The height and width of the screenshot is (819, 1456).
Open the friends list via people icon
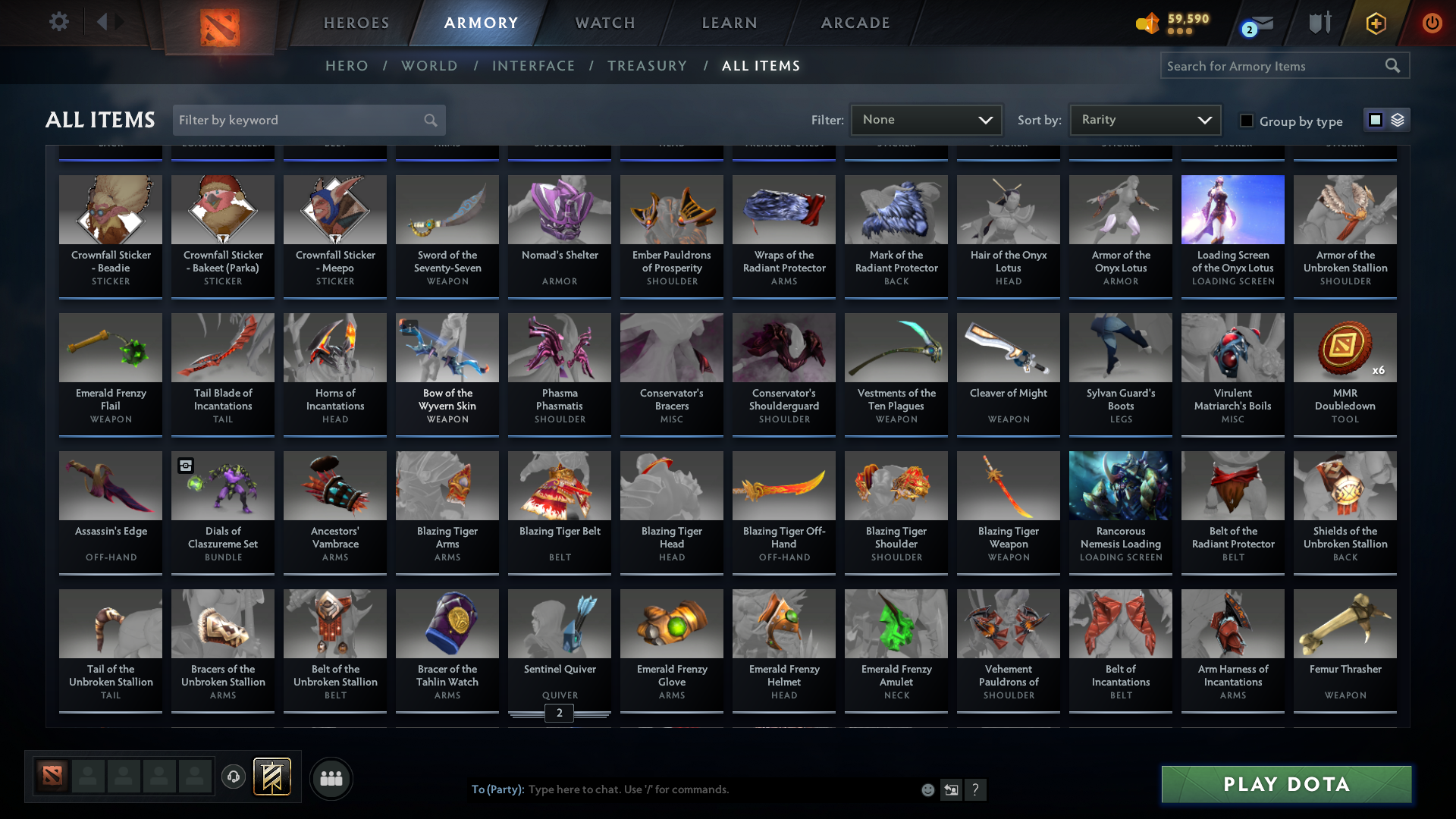click(331, 777)
